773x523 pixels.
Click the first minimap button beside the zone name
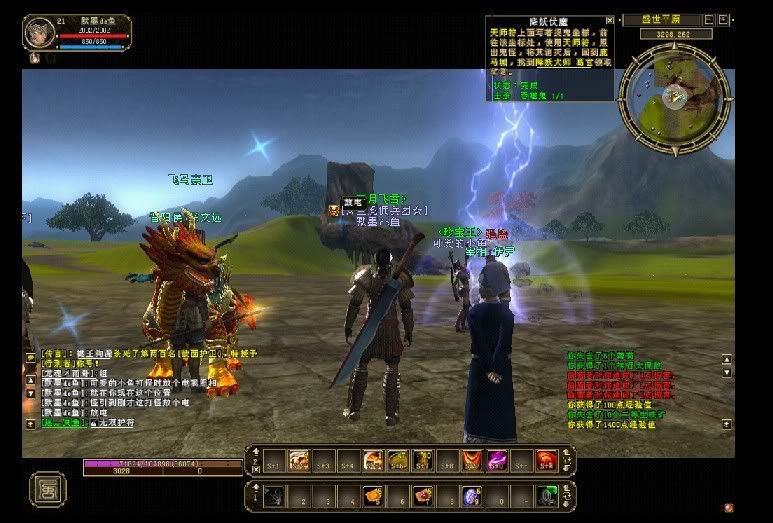(x=709, y=19)
